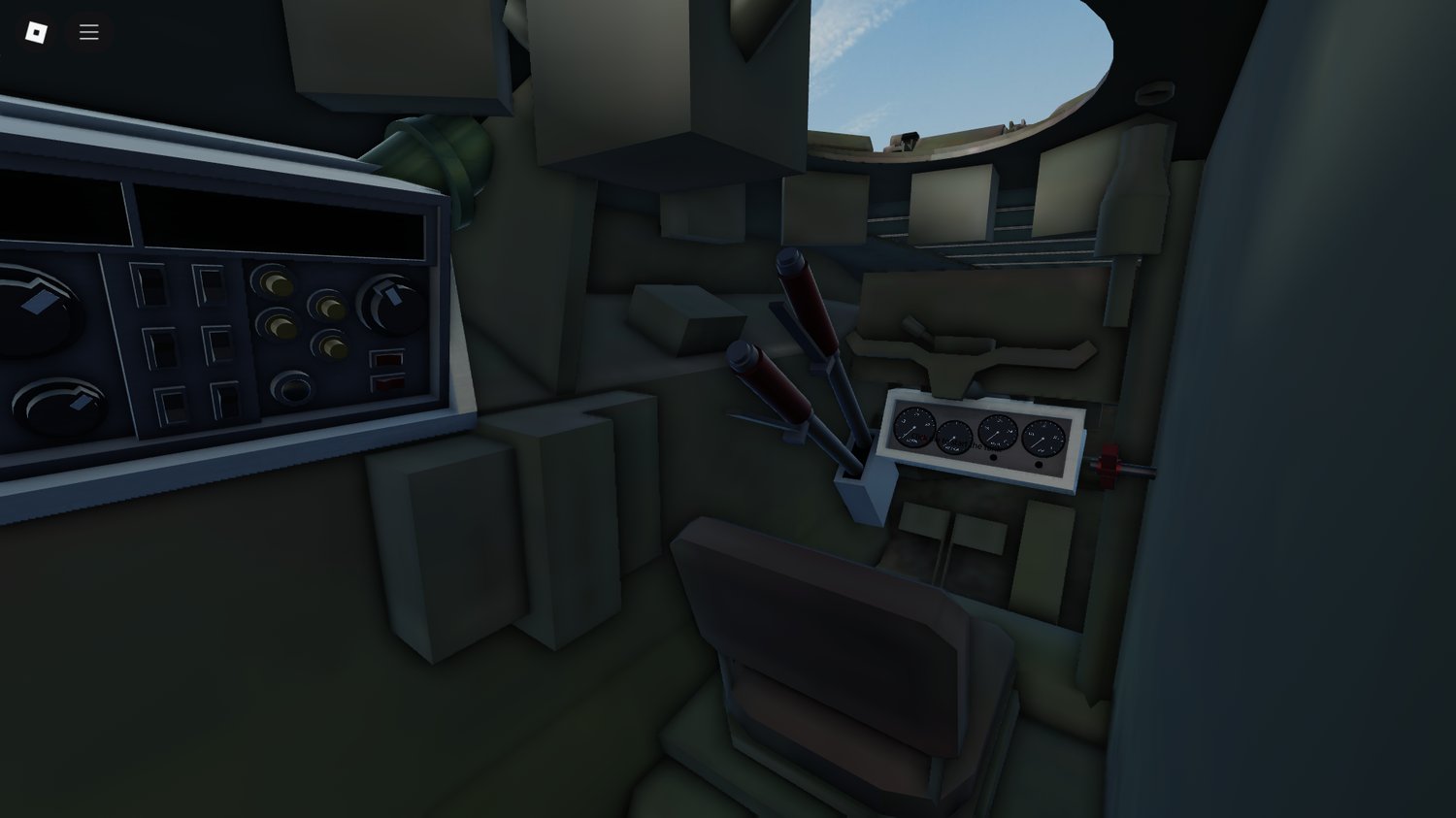Click the black button under the third gauge
This screenshot has width=1456, height=818.
993,457
